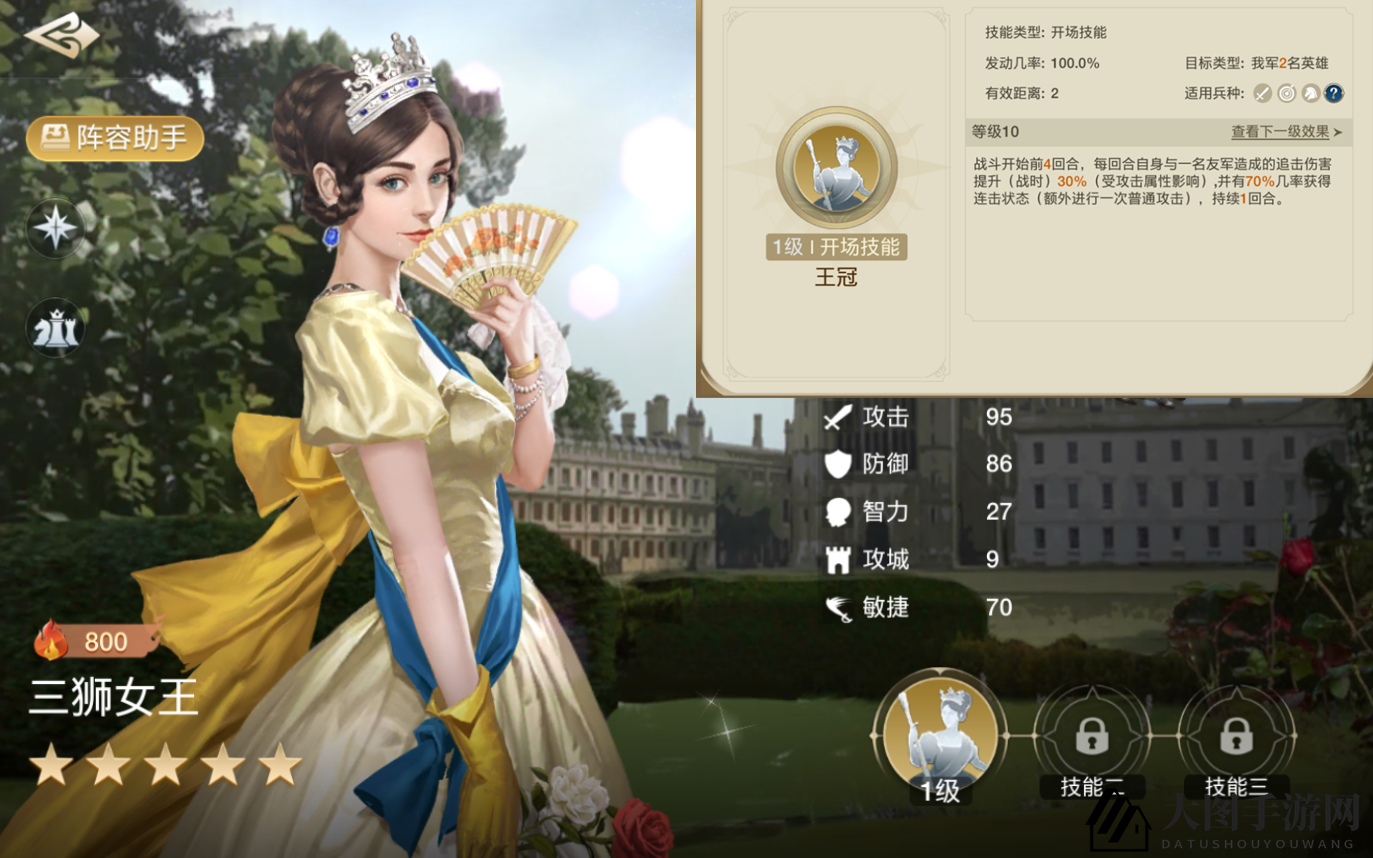Select the archer target troop type icon
This screenshot has height=858, width=1373.
point(1286,93)
